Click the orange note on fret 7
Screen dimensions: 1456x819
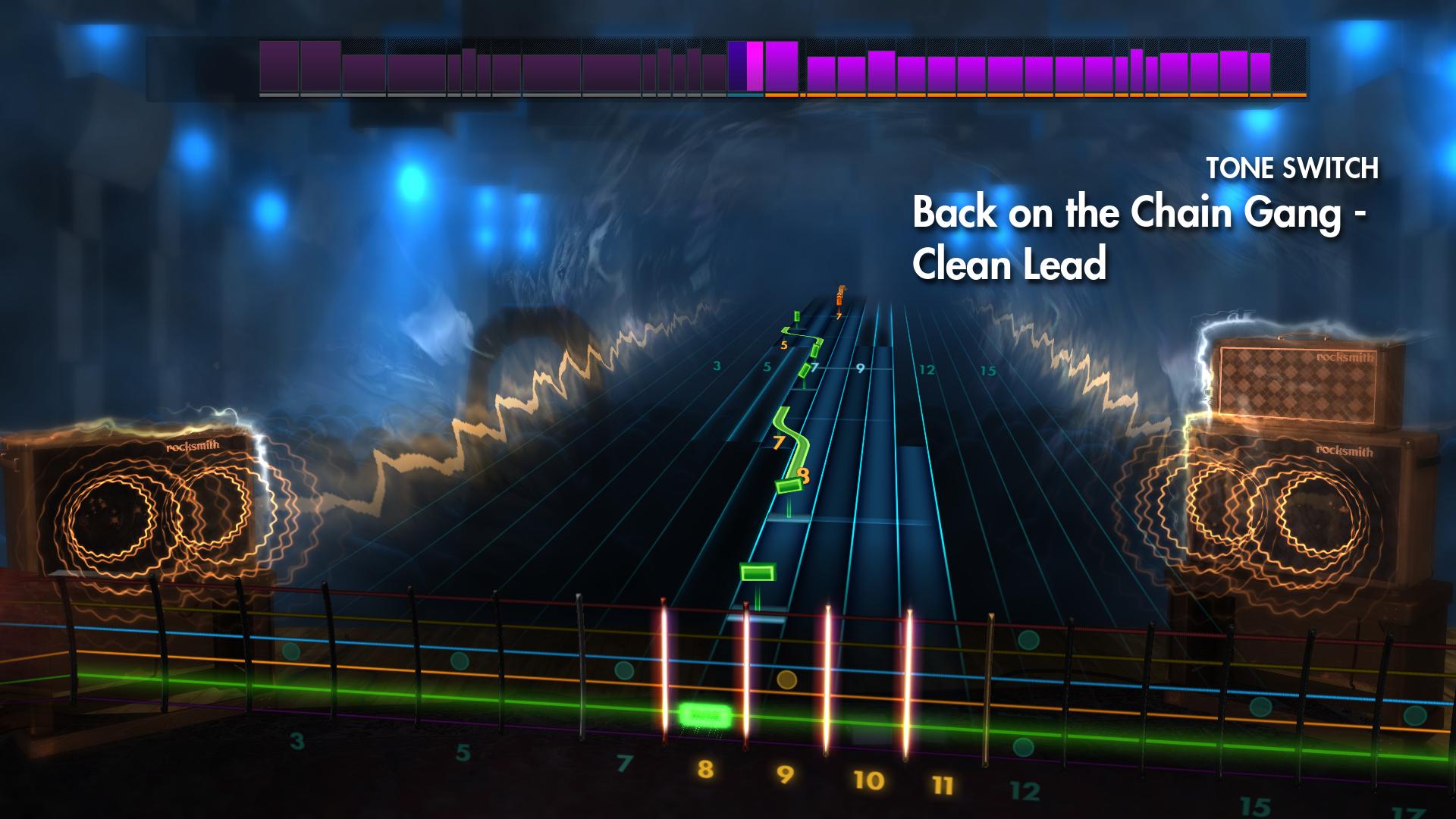coord(839,297)
